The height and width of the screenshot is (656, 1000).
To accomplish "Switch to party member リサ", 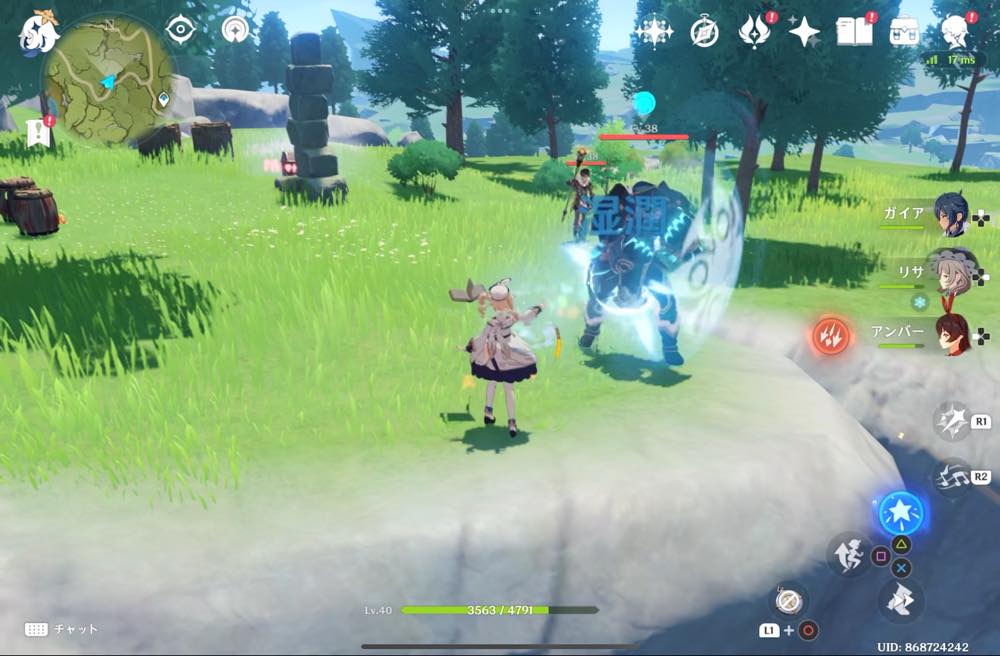I will pos(948,272).
